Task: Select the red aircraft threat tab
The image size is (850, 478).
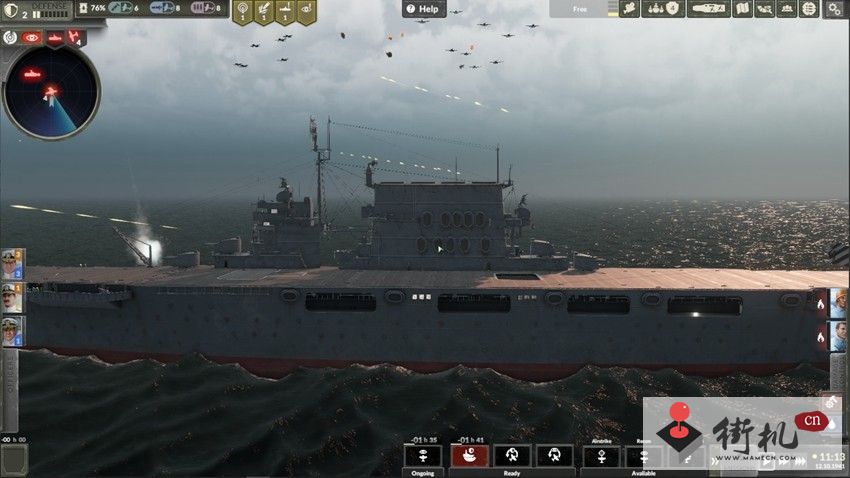Action: click(x=75, y=38)
